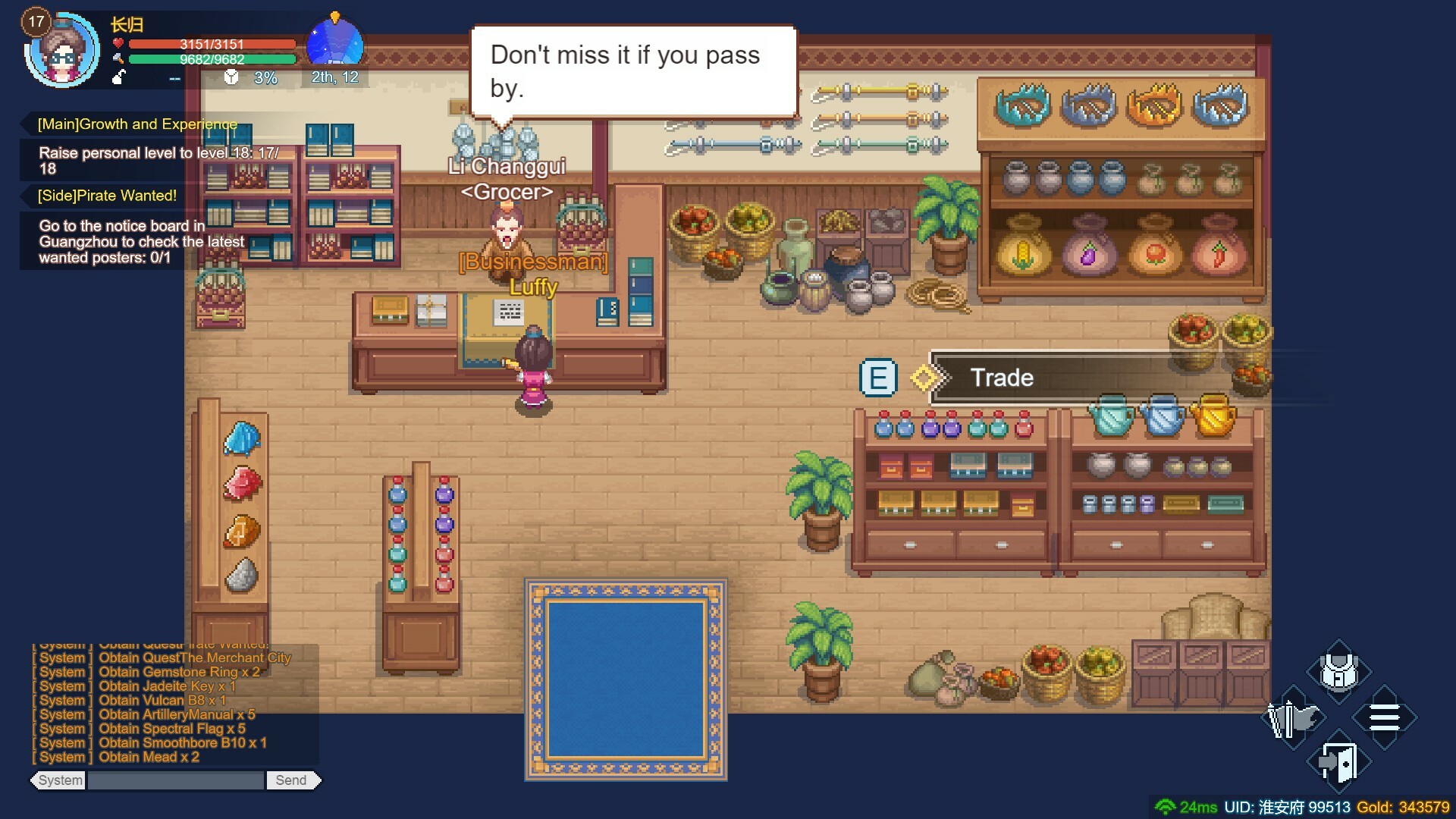Open the hamburger menu icon

(x=1385, y=717)
